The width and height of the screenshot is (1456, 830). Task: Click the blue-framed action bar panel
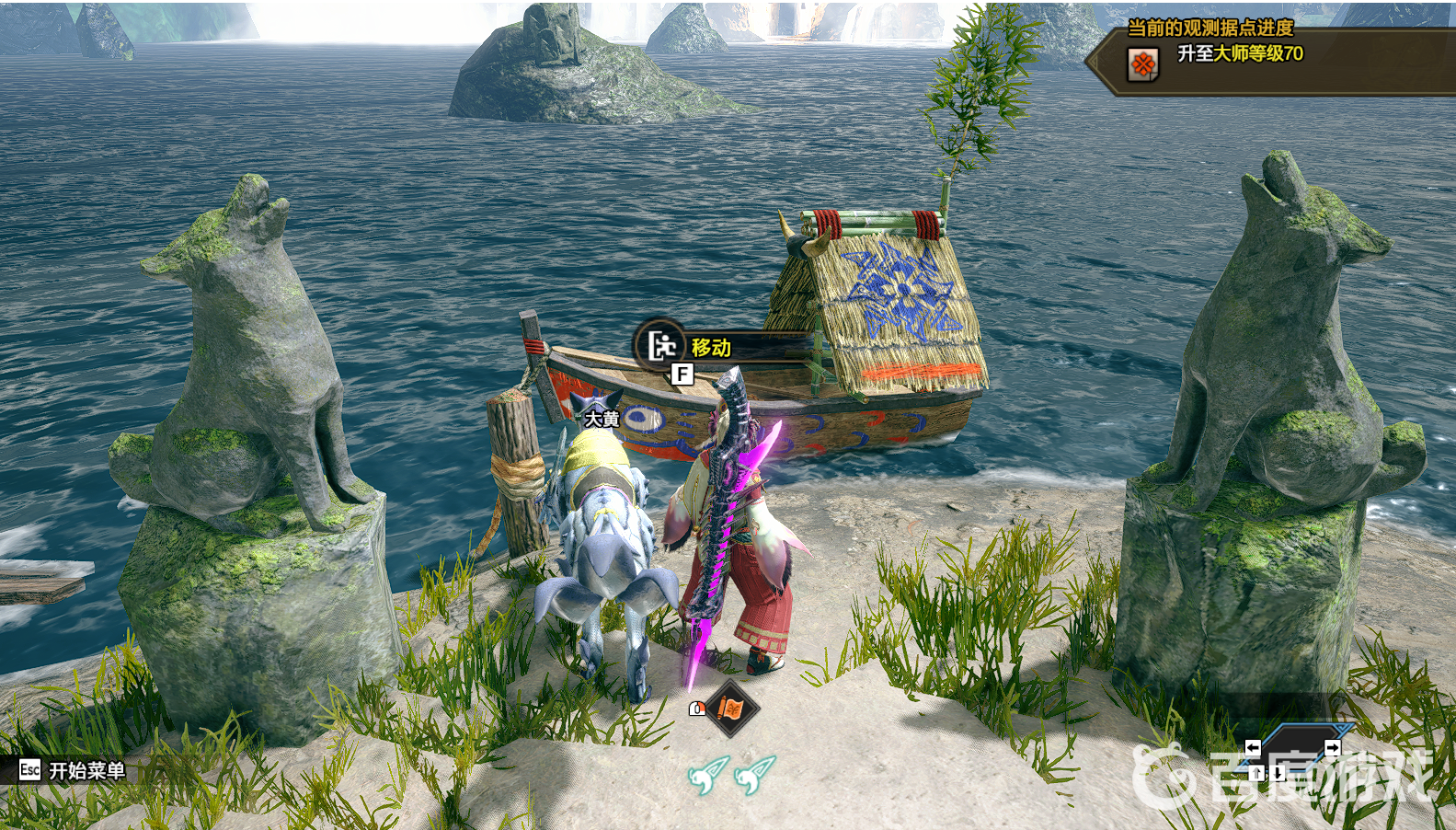click(1294, 750)
